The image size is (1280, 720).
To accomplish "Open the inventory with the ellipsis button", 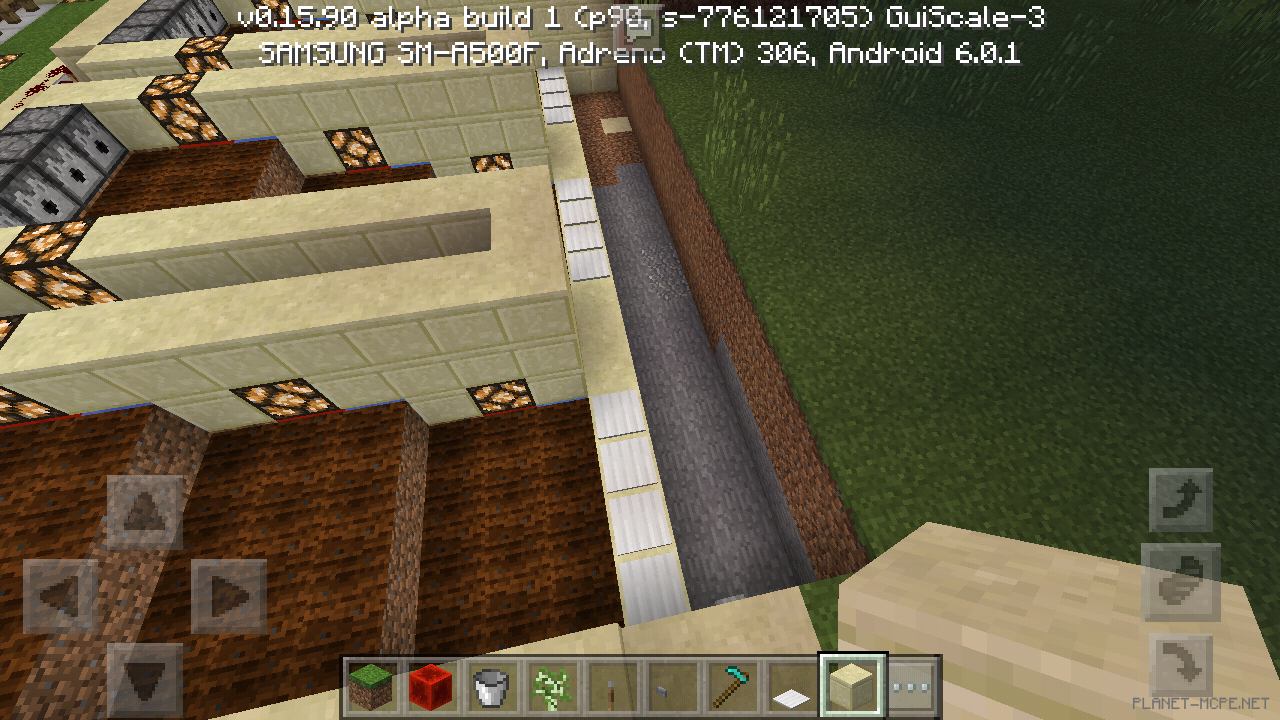I will [912, 685].
